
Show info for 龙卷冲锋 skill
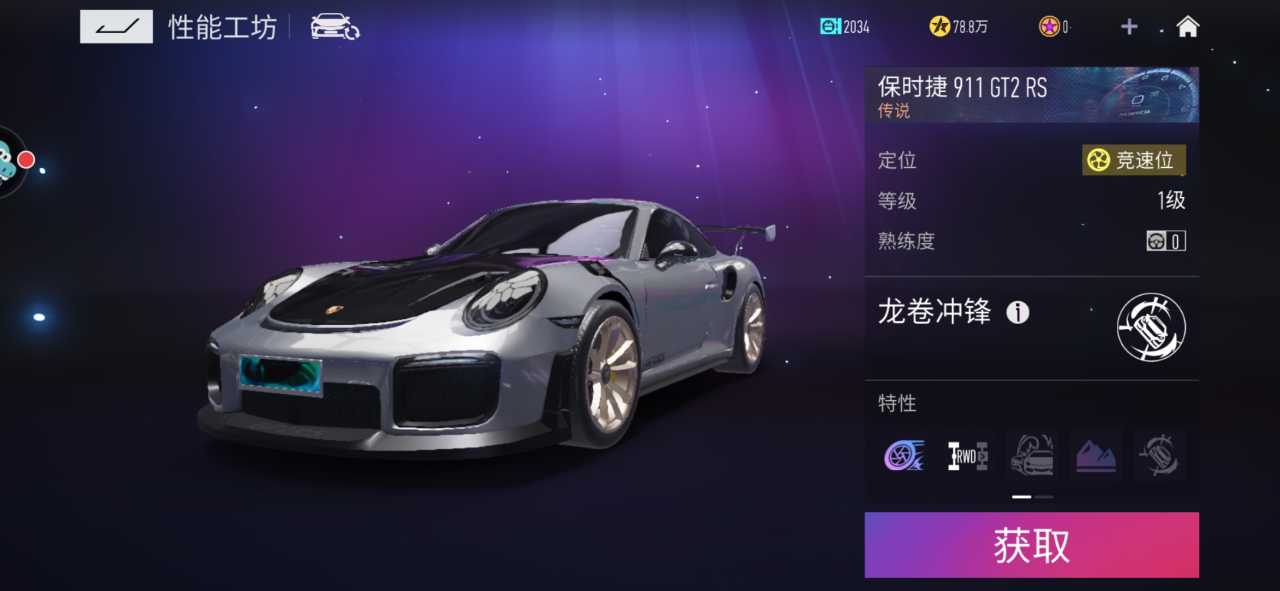click(x=1017, y=313)
